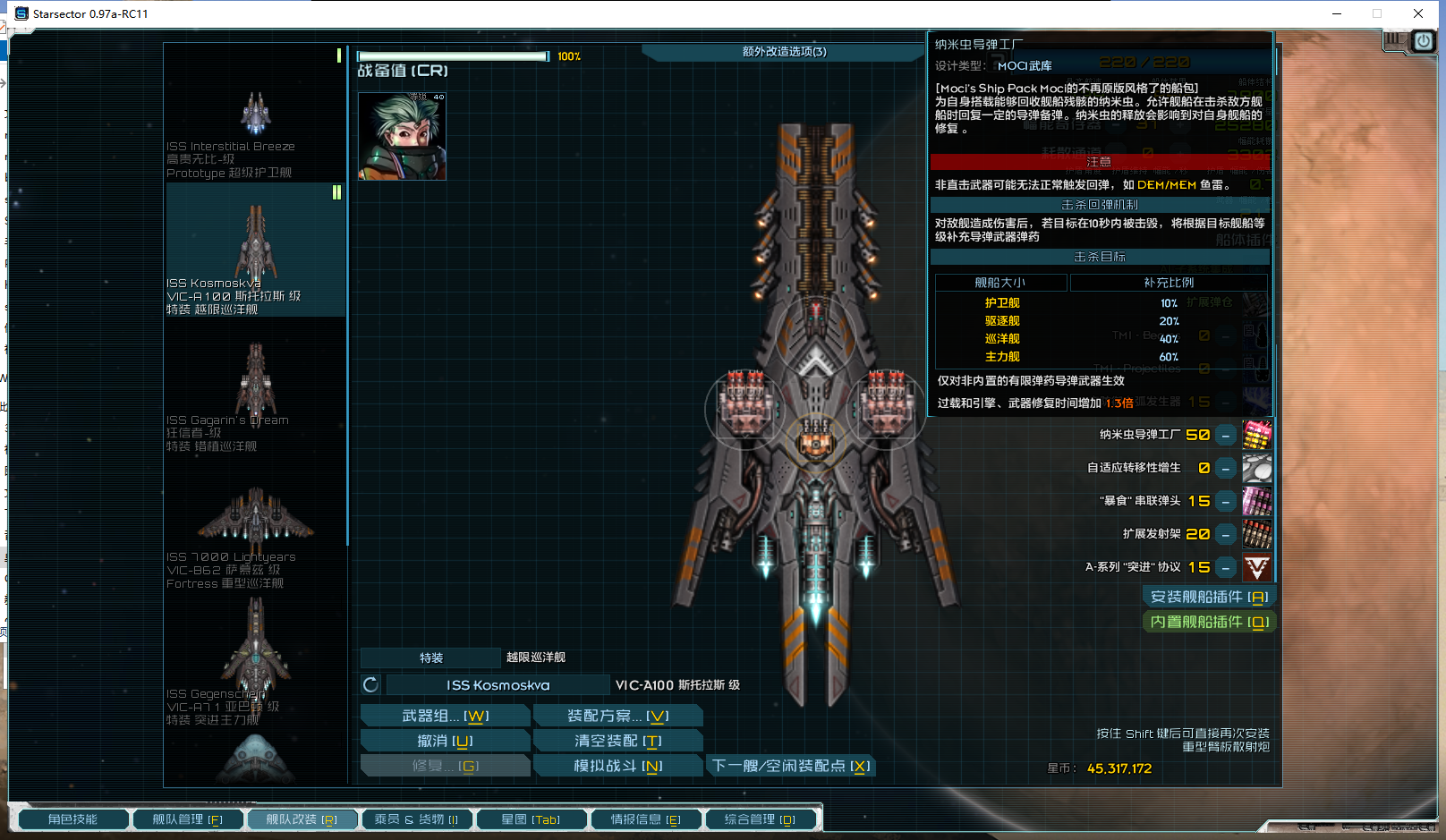Open loadout variants 装配方案
This screenshot has width=1446, height=840.
[617, 716]
